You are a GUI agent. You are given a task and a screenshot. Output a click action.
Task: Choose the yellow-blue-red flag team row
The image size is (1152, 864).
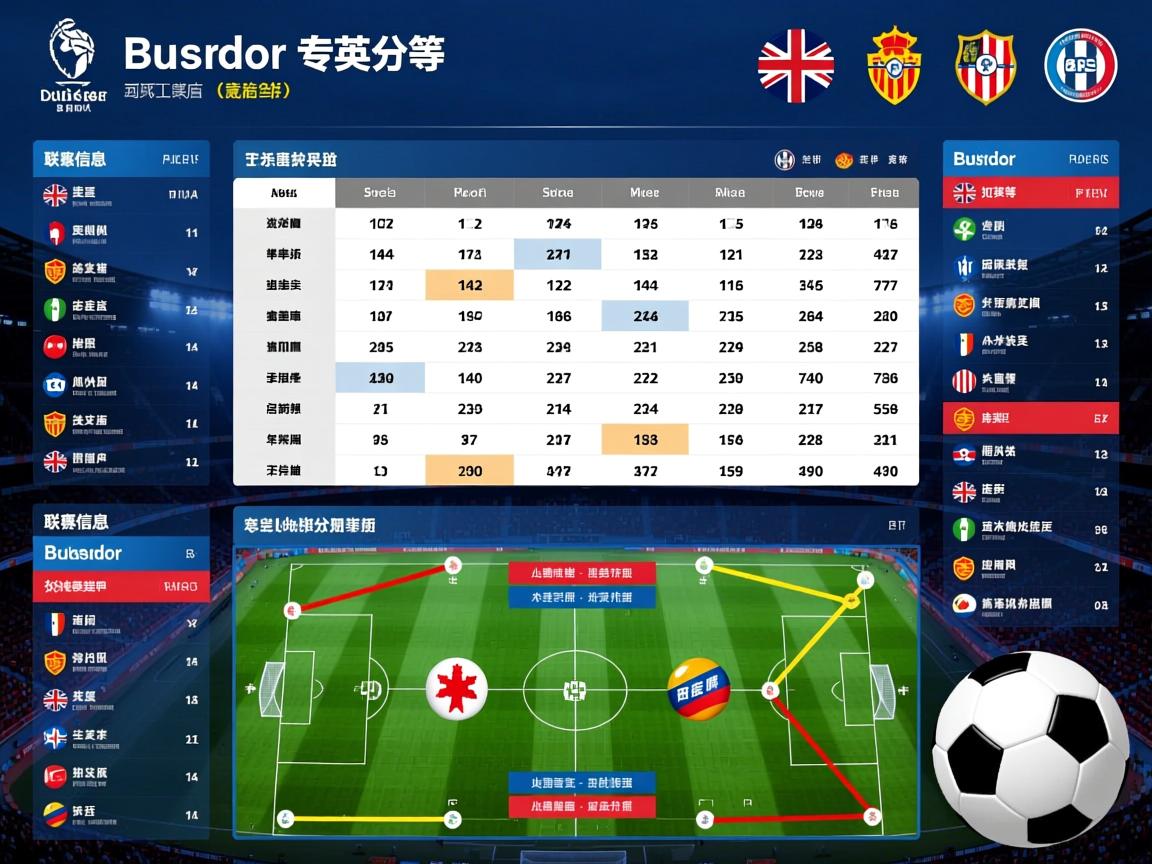[121, 812]
